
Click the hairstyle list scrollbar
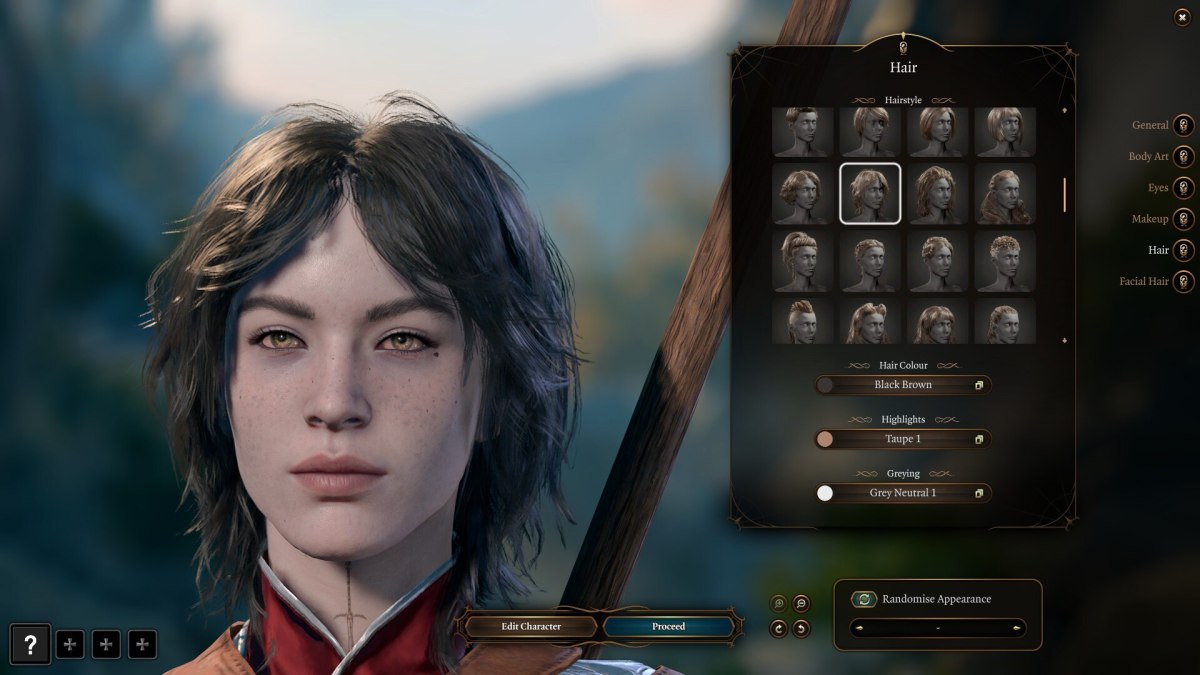1064,194
